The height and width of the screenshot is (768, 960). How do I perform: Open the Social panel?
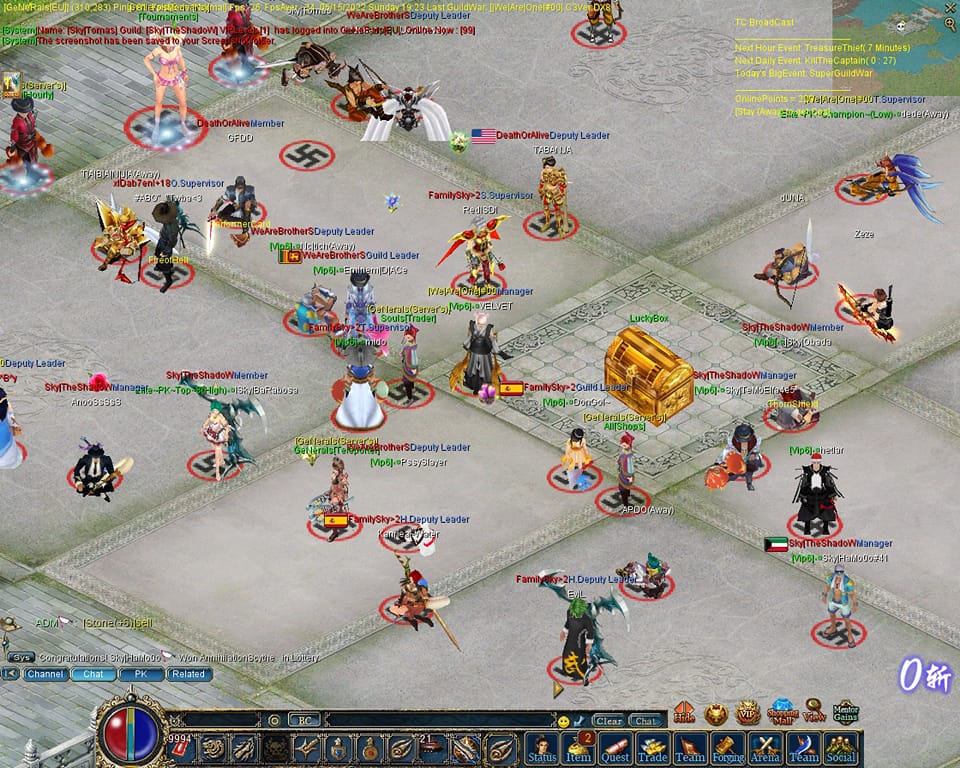[840, 747]
